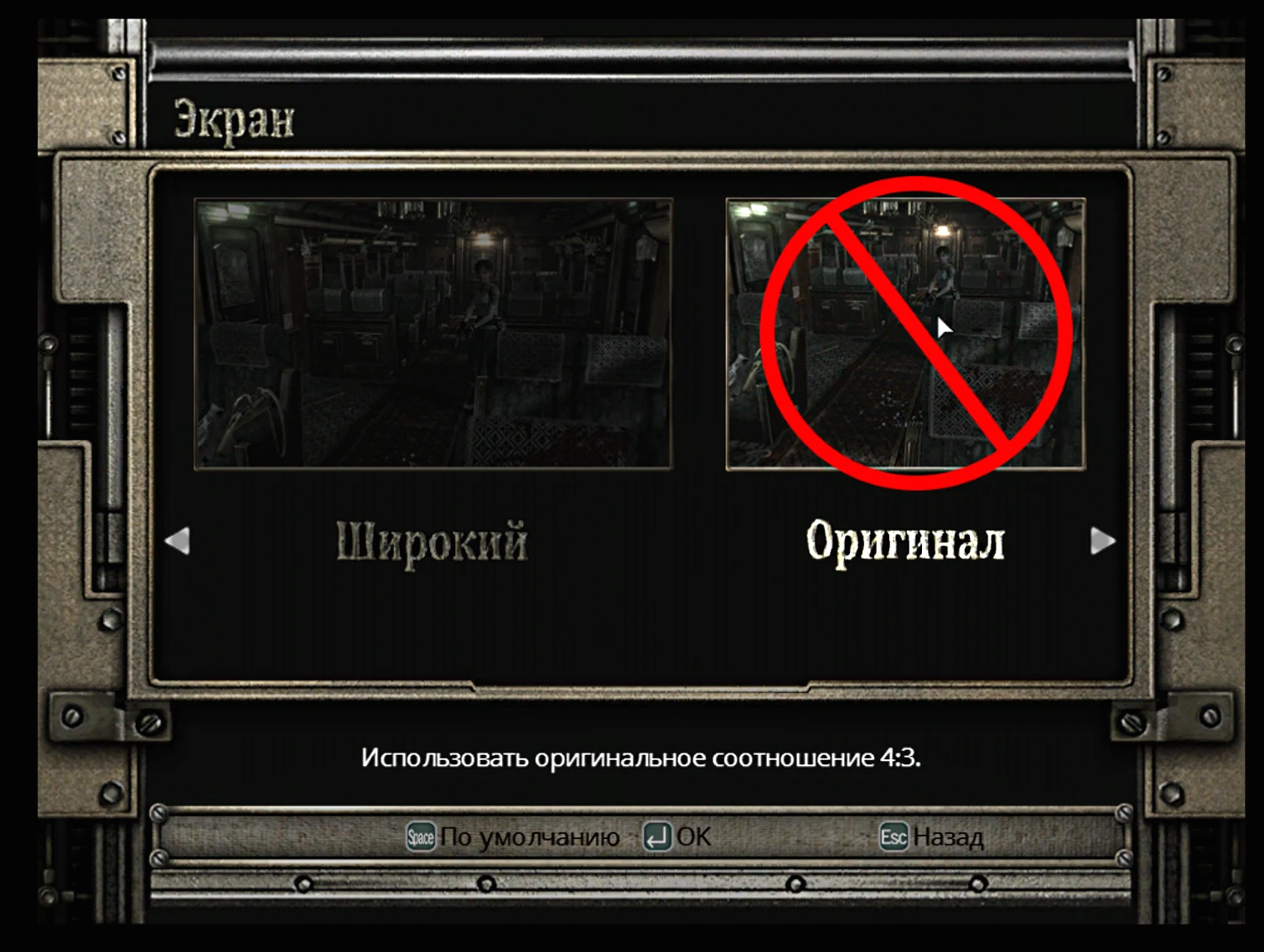This screenshot has height=952, width=1264.
Task: Click the Широкий preview thumbnail
Action: click(x=433, y=334)
